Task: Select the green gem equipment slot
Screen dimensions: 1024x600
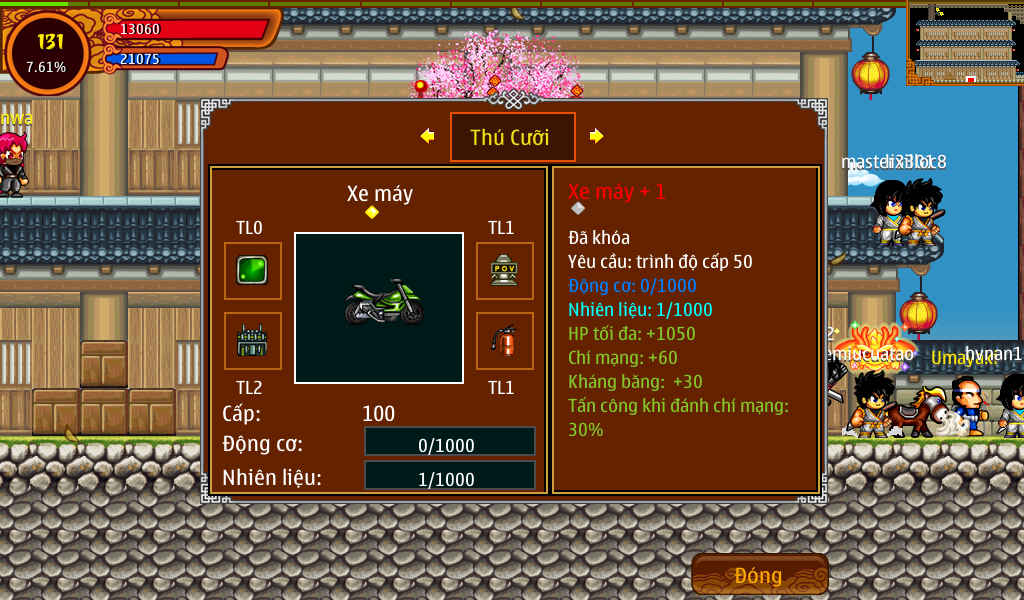Action: (x=252, y=271)
